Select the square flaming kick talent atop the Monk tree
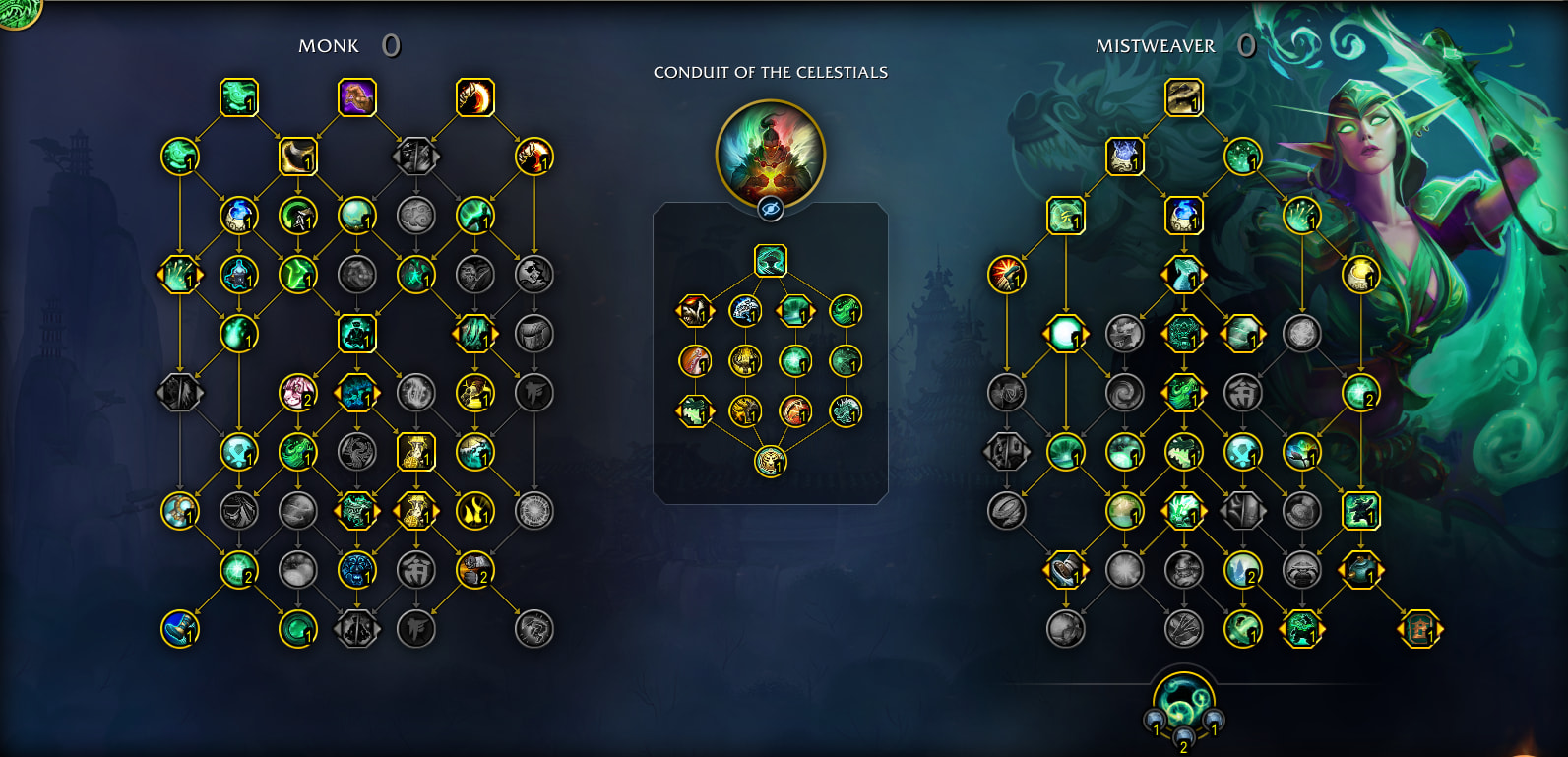Viewport: 1568px width, 757px height. 474,97
